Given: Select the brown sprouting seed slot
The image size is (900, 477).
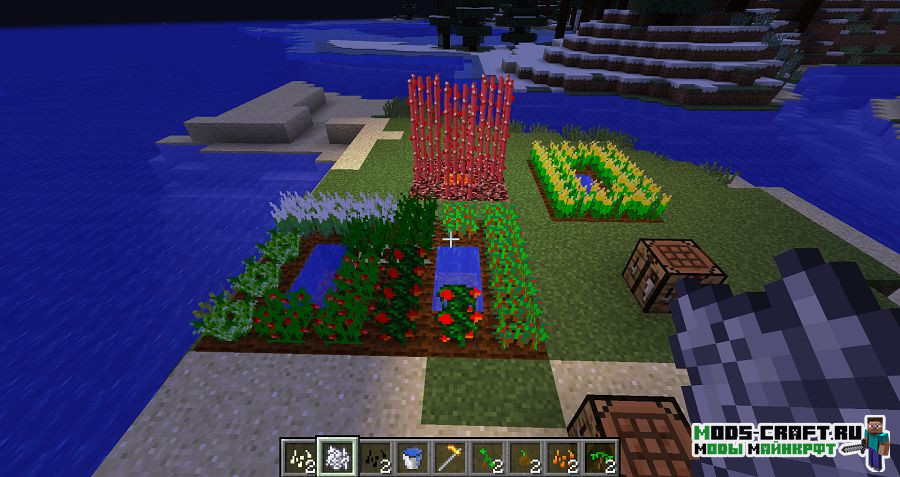Looking at the screenshot, I should [524, 457].
